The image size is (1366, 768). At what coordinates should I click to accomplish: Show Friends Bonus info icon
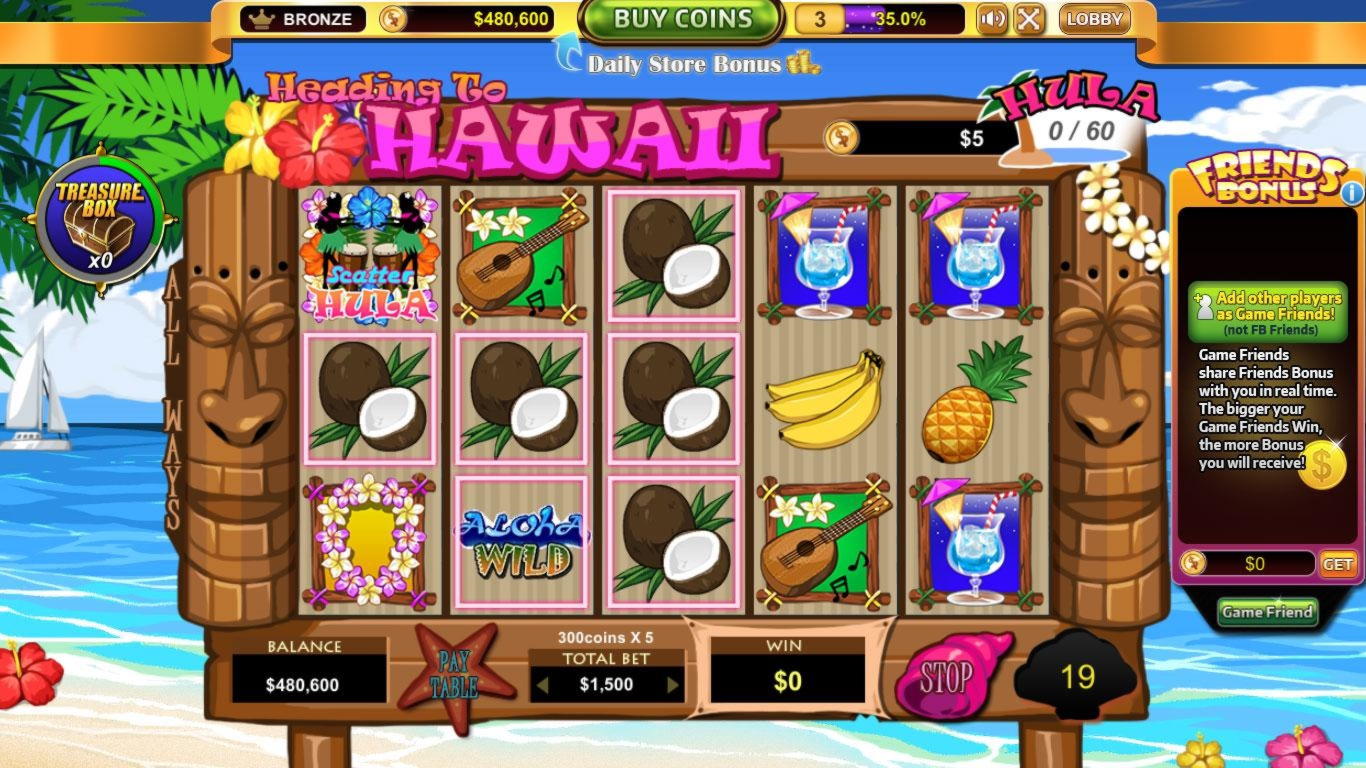pyautogui.click(x=1352, y=192)
